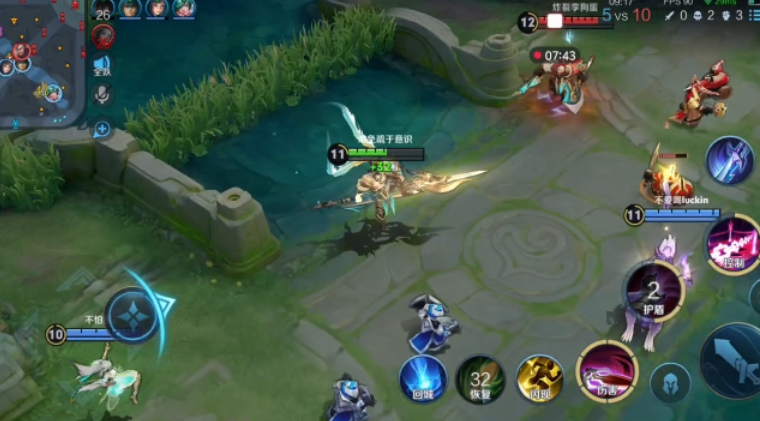Open the quick chat plus bubble
Viewport: 760px width, 421px height.
click(x=102, y=128)
